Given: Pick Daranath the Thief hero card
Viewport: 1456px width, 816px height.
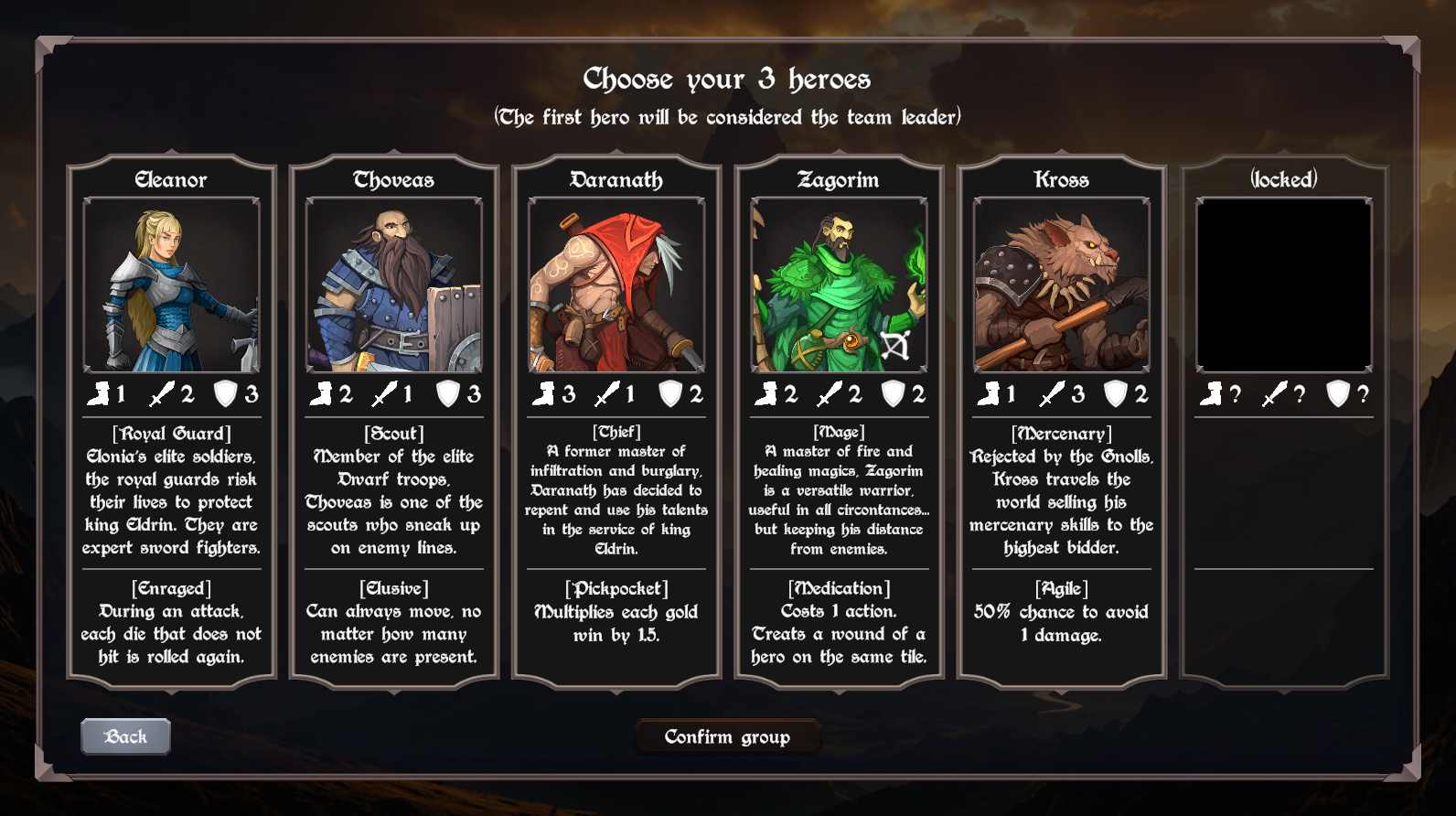Looking at the screenshot, I should tap(616, 285).
